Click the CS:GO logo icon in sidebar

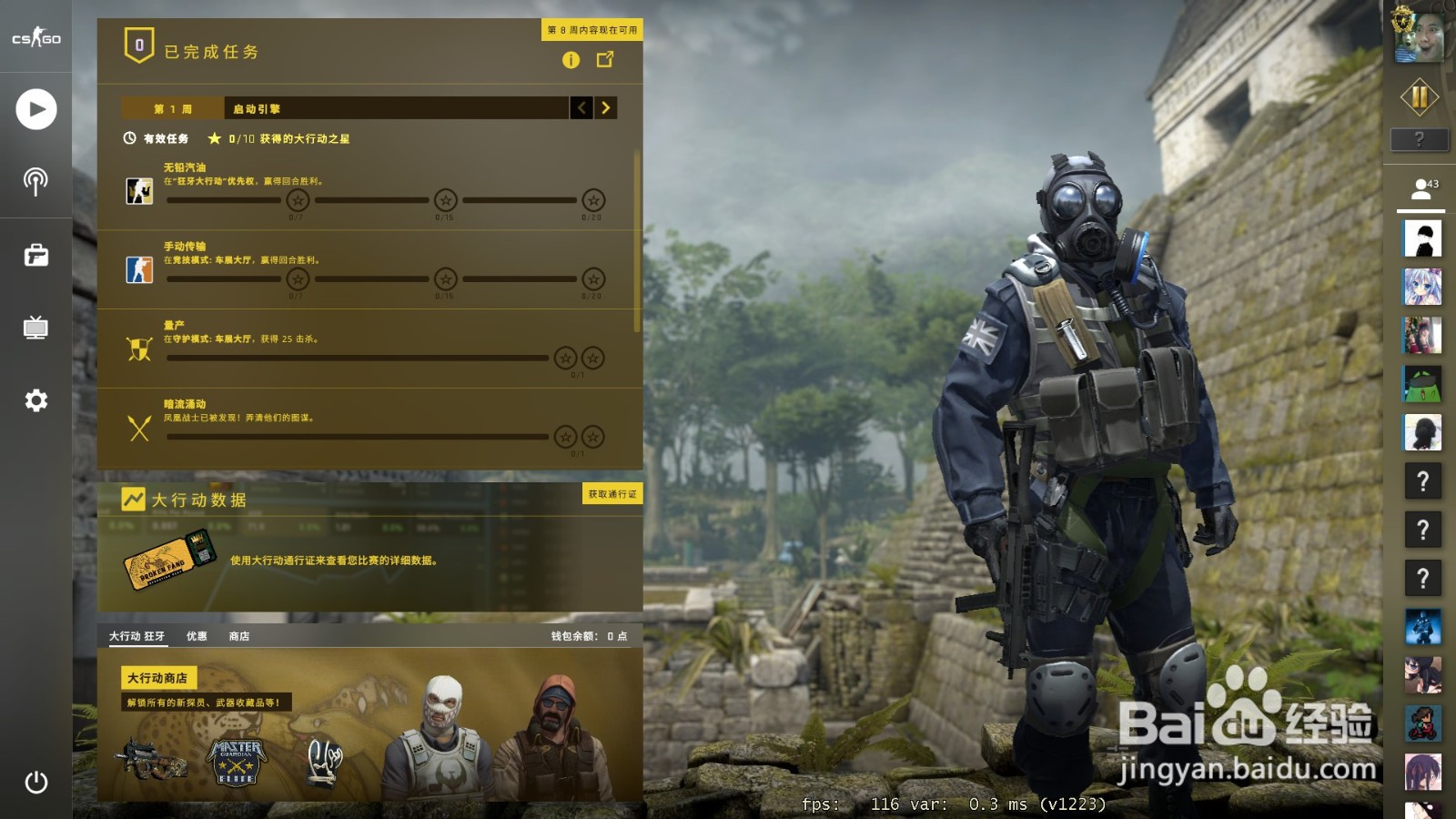coord(35,39)
